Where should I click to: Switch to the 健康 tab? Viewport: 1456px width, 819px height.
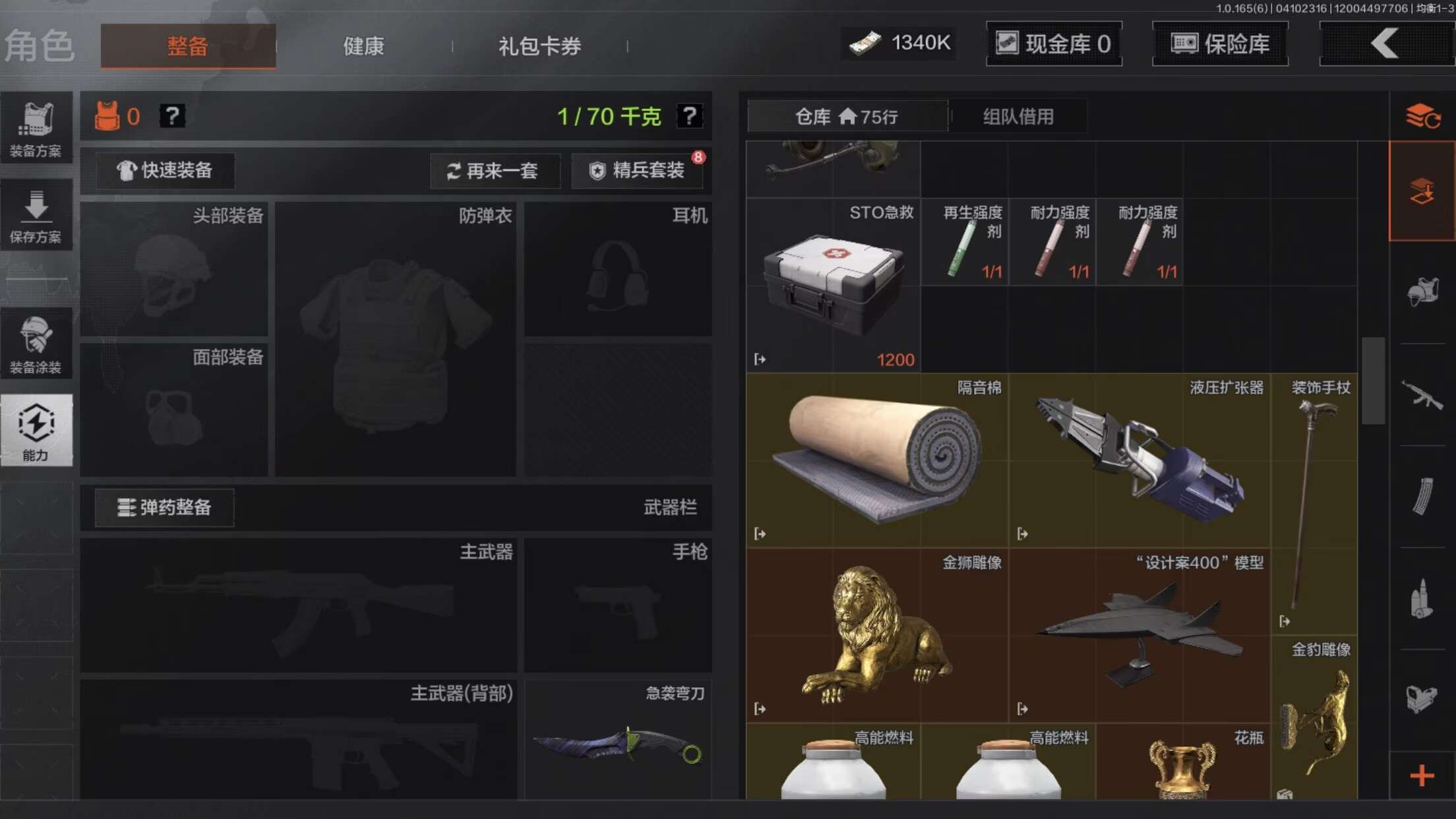click(x=362, y=45)
